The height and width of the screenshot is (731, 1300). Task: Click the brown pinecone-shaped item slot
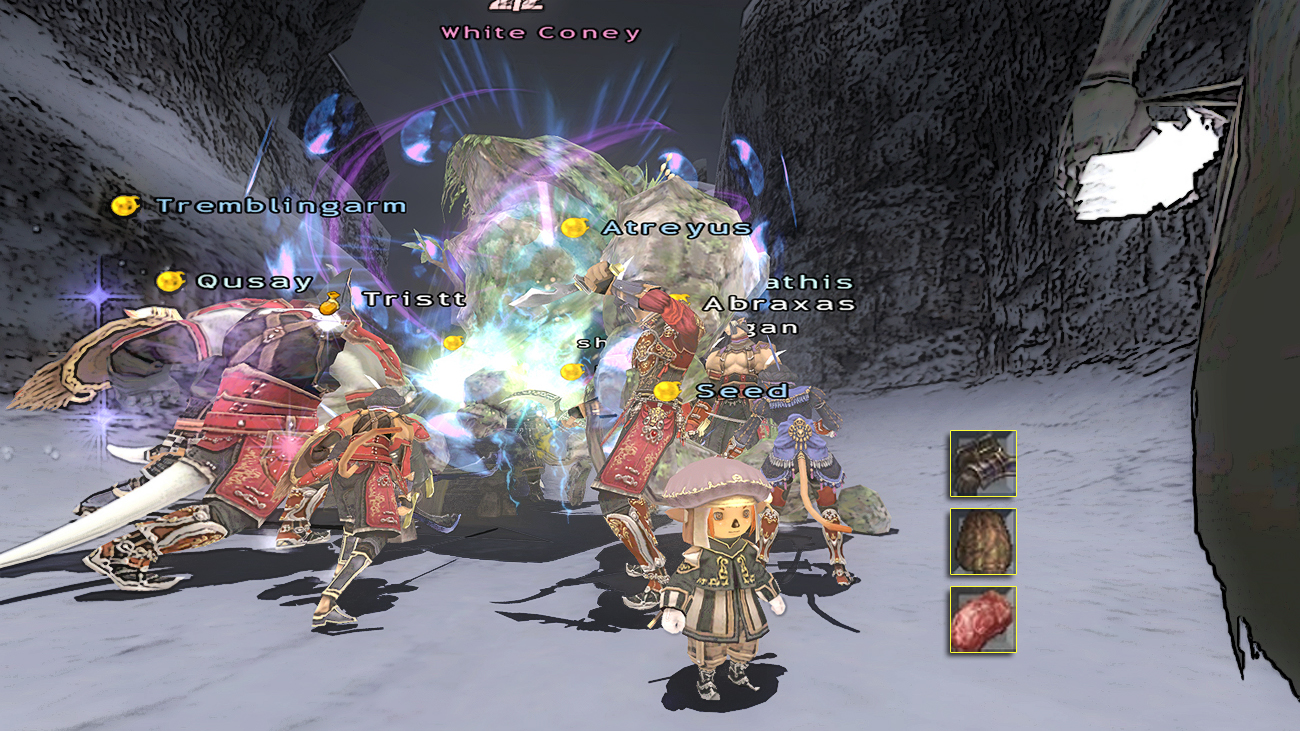click(983, 542)
